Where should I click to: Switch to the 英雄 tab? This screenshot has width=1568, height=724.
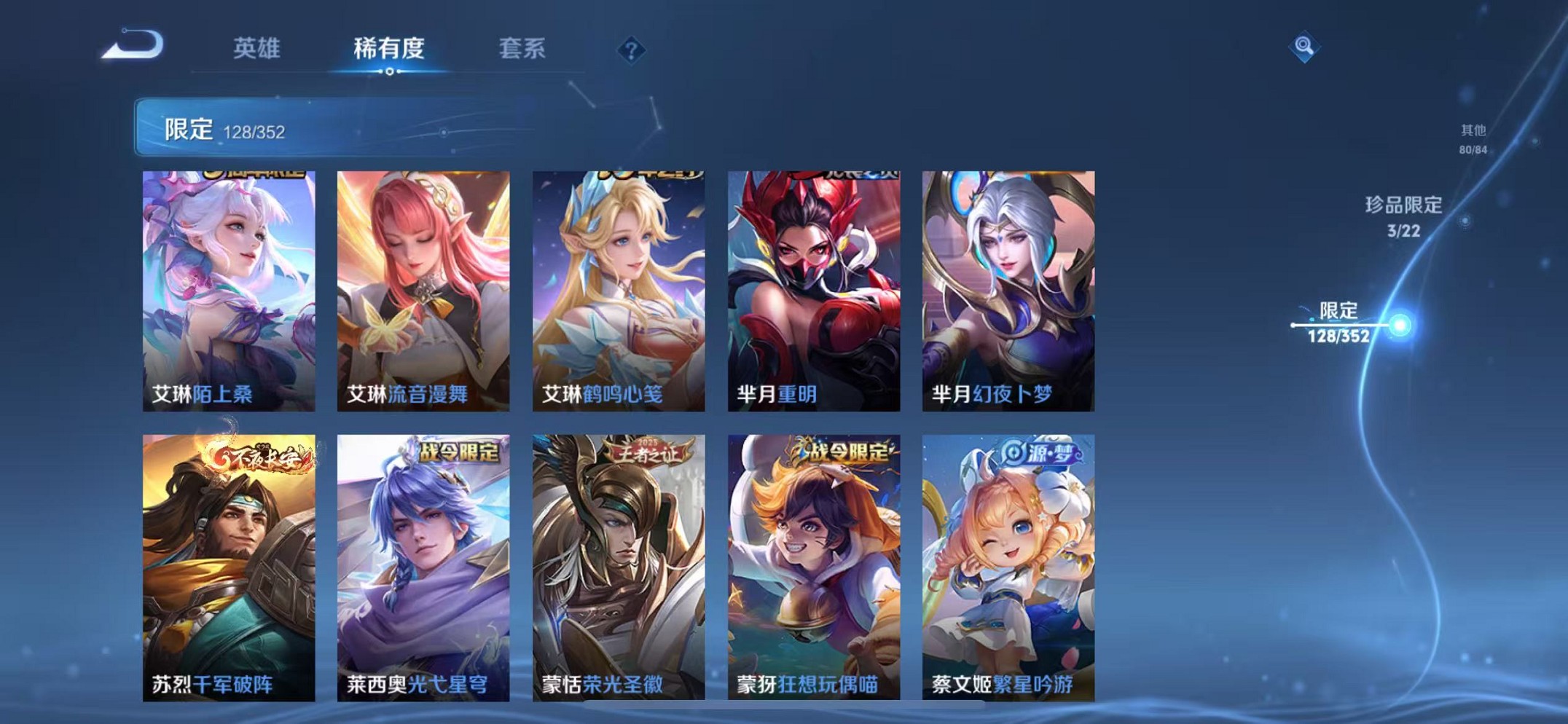[258, 48]
